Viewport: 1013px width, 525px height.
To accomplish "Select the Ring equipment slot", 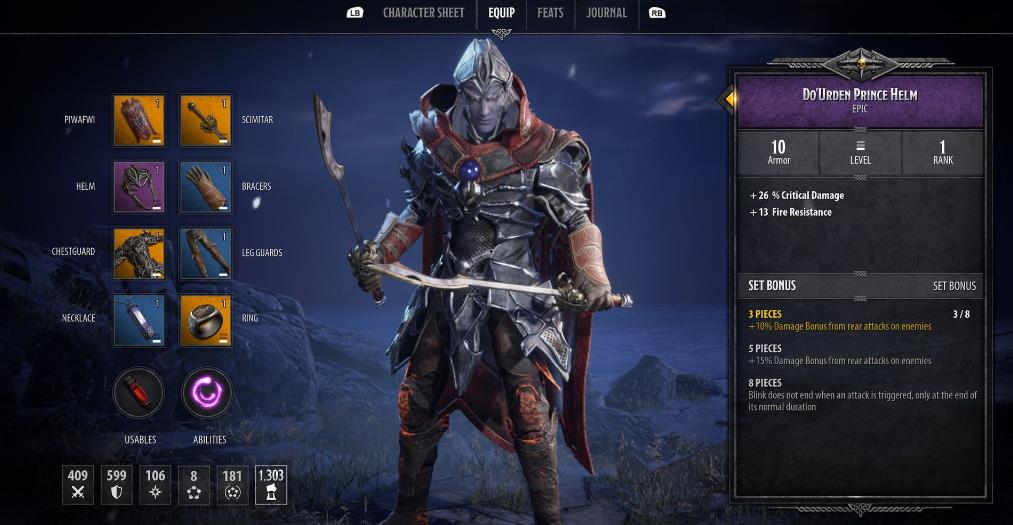I will pos(205,320).
